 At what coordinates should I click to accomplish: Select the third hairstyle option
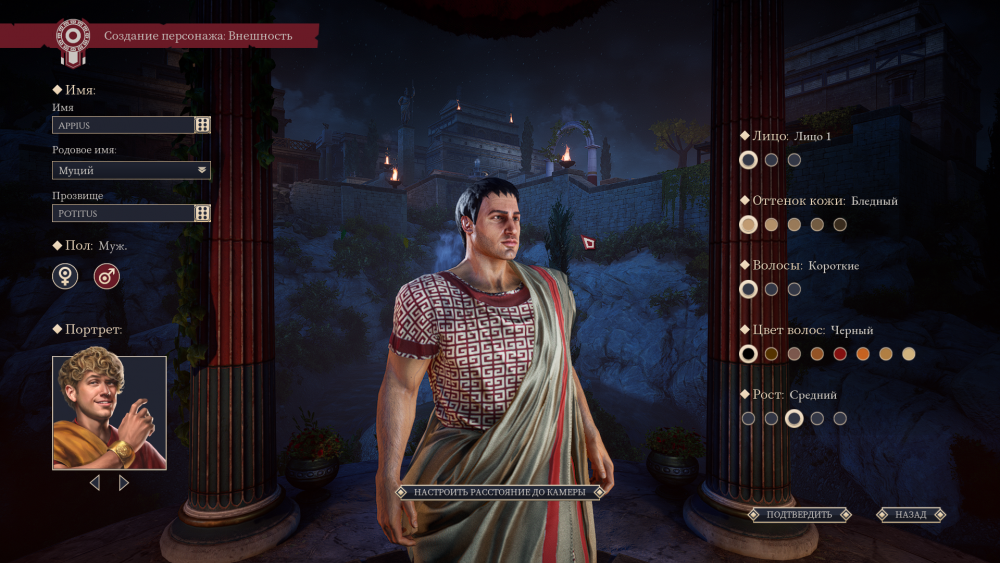[794, 289]
